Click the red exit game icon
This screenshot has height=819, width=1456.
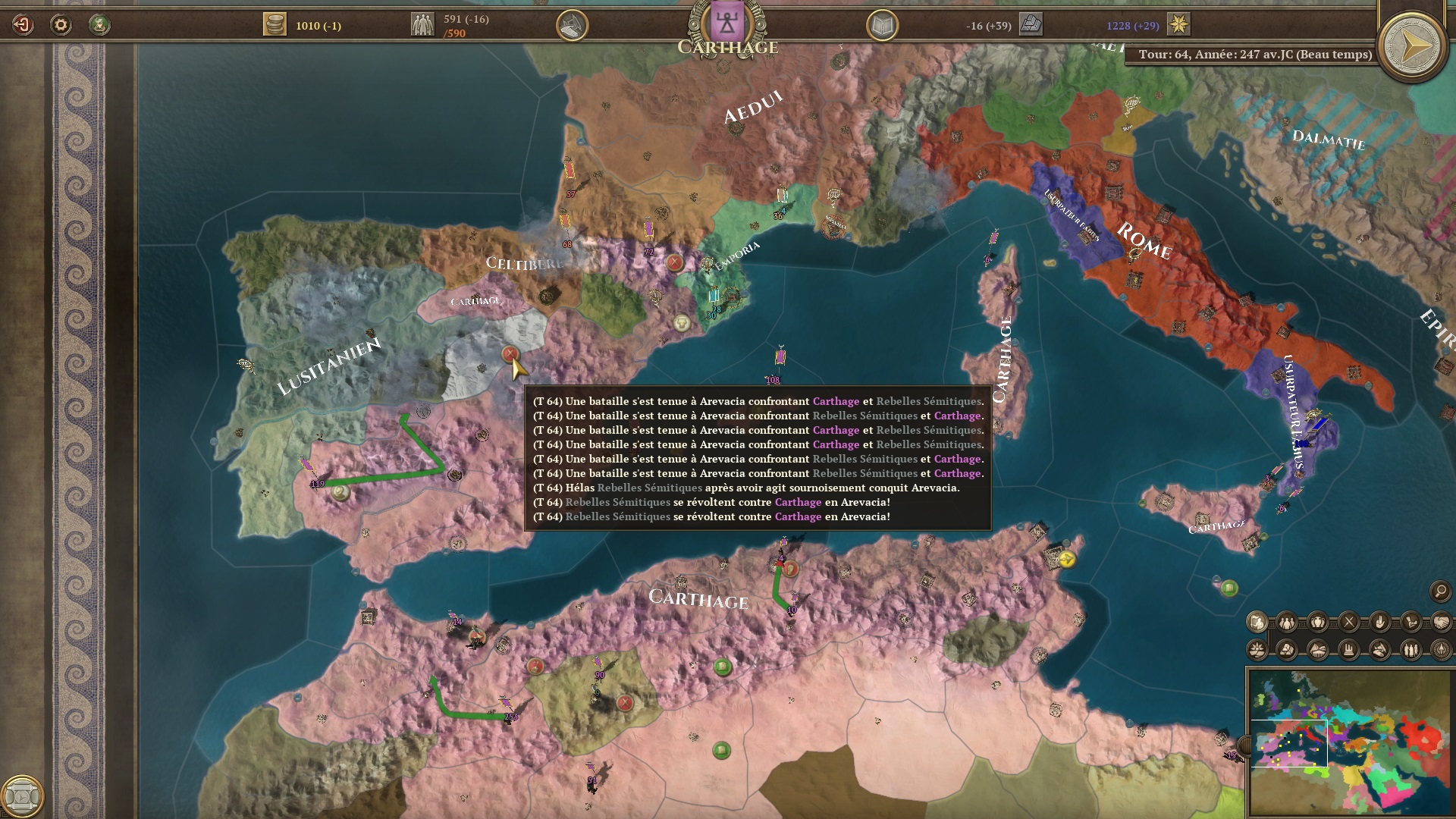pyautogui.click(x=23, y=25)
